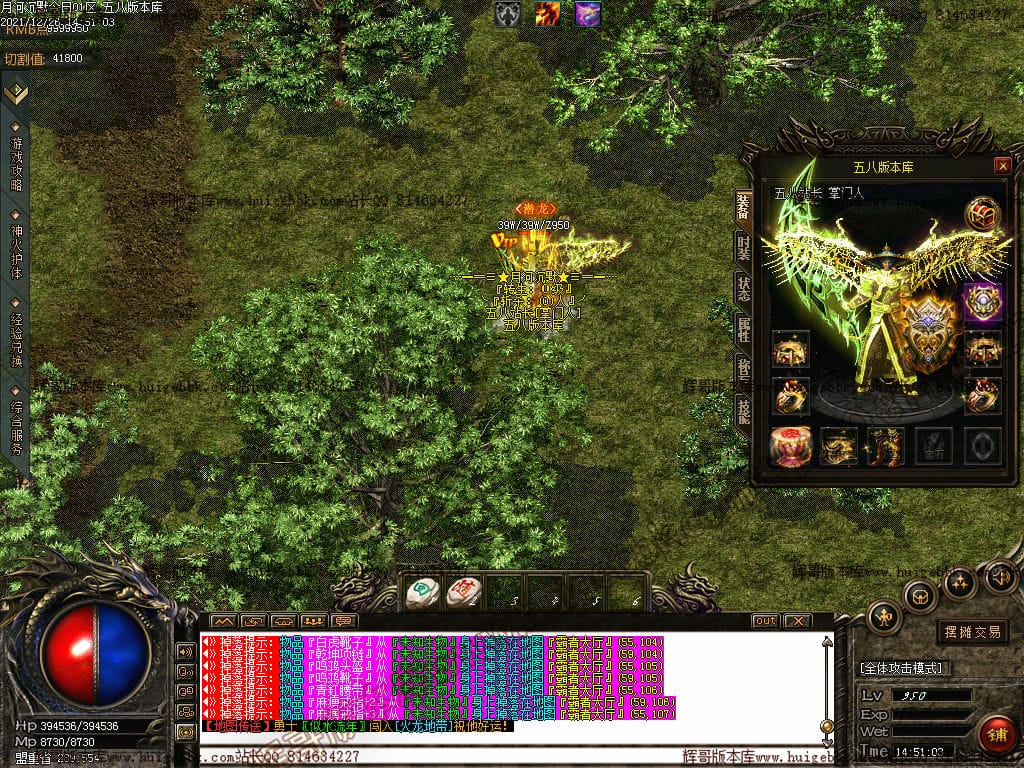Use the green rune stone in hotbar
1024x768 pixels.
(422, 593)
